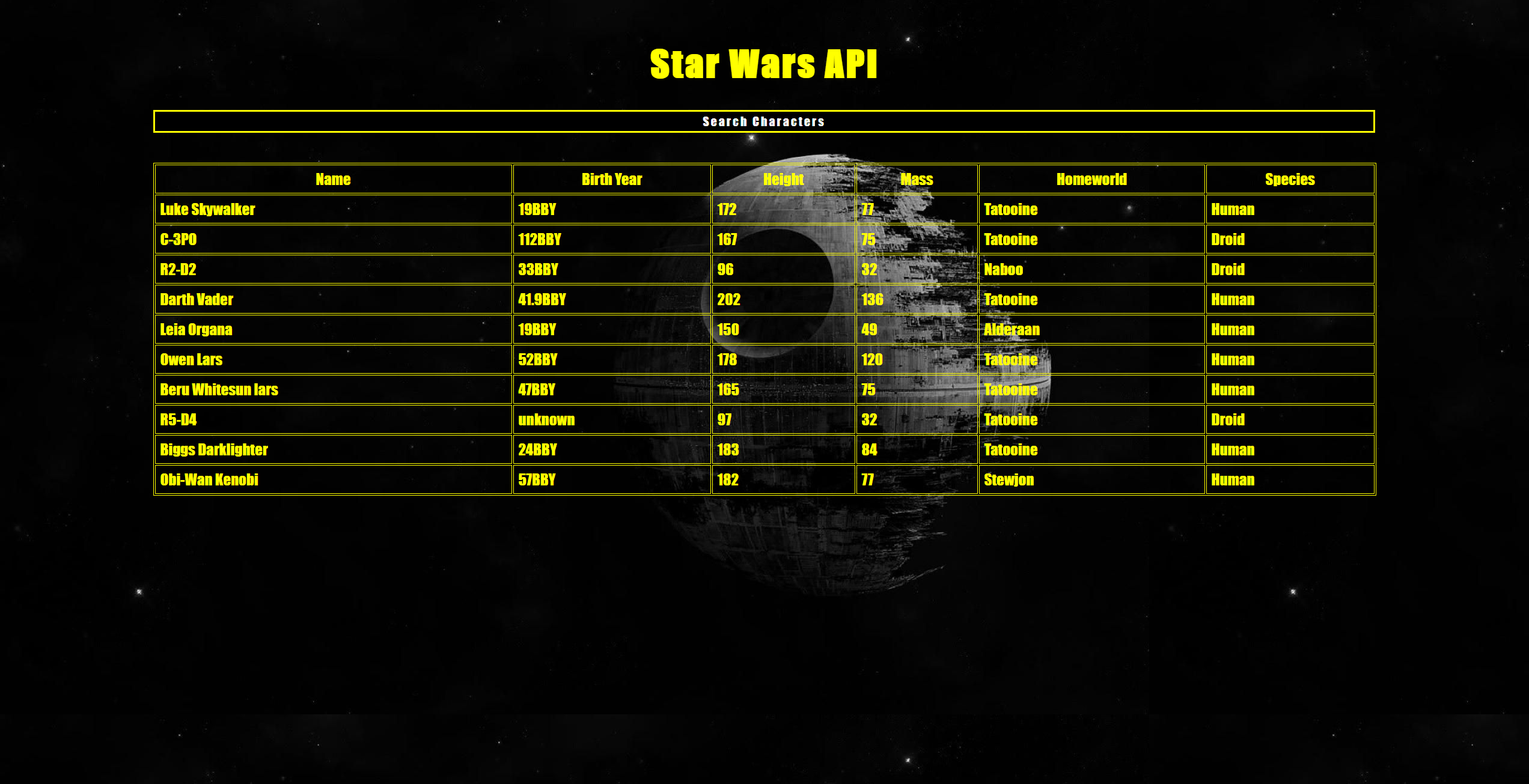Image resolution: width=1529 pixels, height=784 pixels.
Task: Sort table by the Name column header
Action: 333,179
